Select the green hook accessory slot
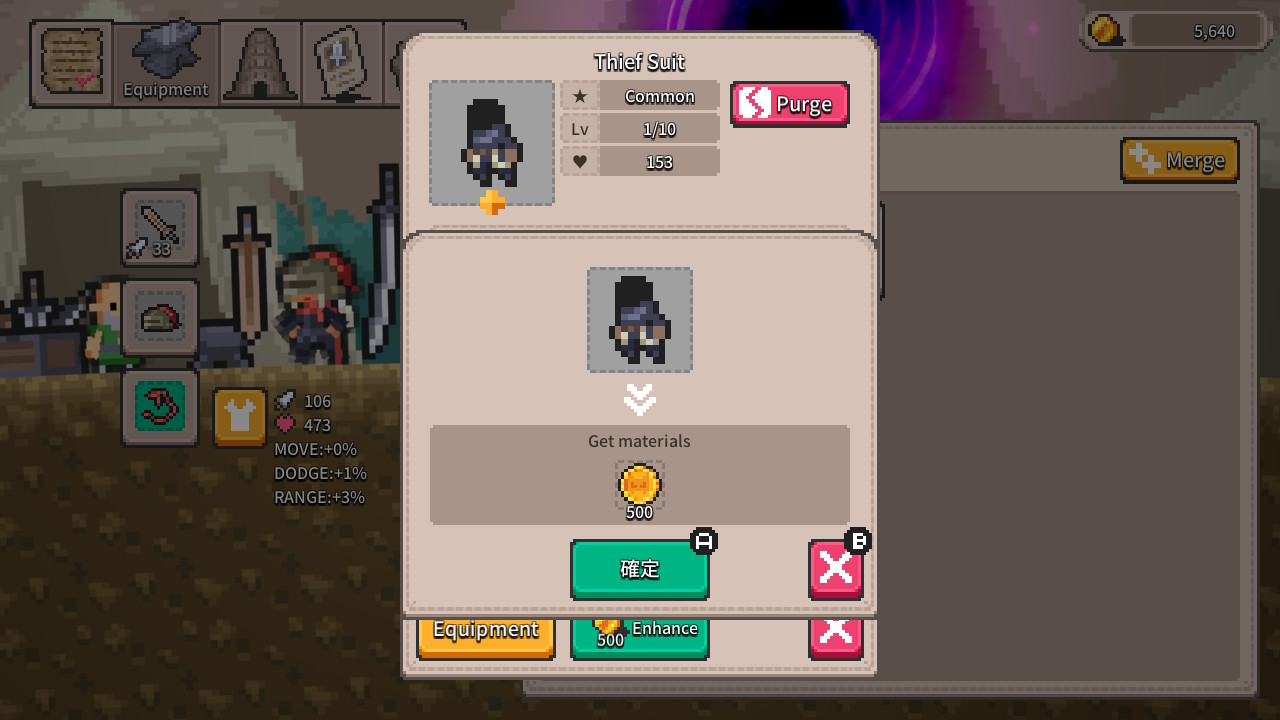 160,407
